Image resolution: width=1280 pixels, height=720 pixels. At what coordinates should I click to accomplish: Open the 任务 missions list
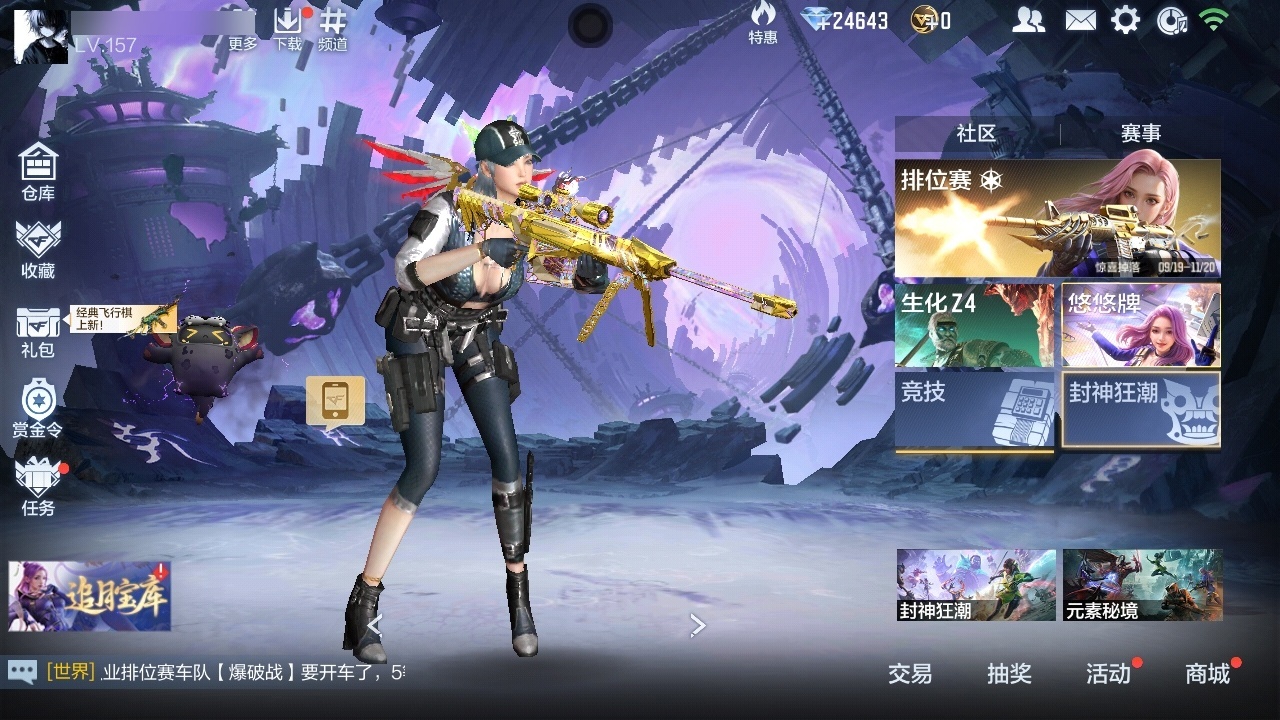[x=38, y=485]
